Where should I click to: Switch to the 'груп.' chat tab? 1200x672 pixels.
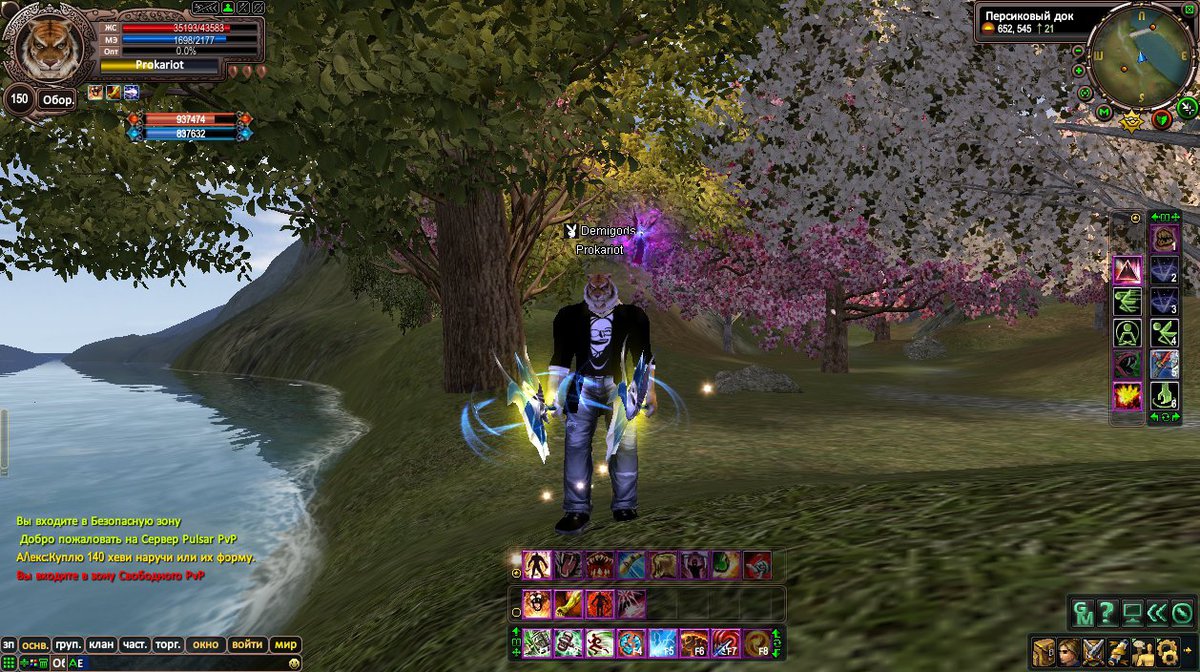68,645
